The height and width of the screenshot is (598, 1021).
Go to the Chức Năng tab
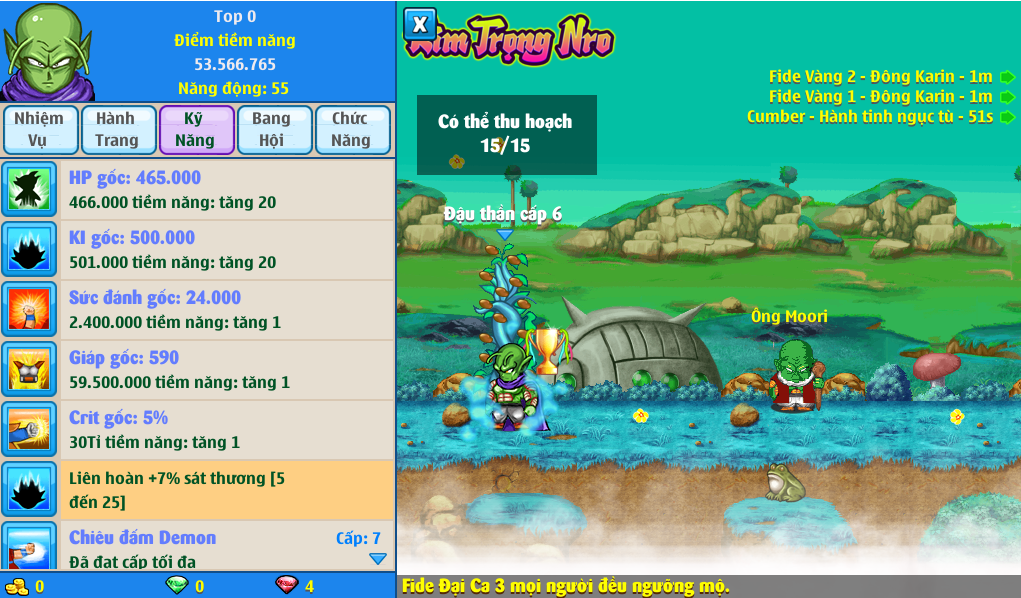tap(351, 130)
